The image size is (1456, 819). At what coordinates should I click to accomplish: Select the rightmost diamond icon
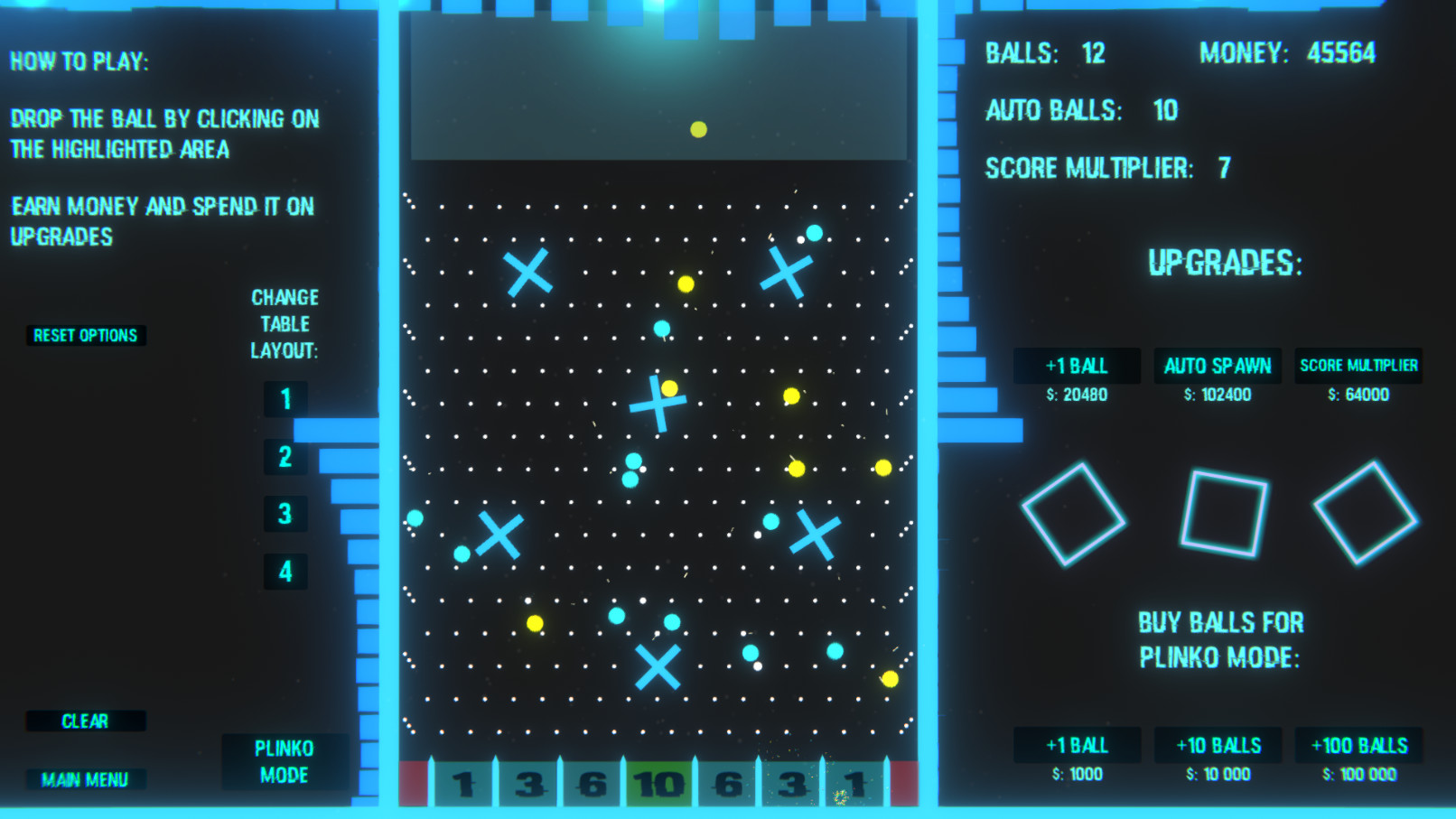click(1364, 510)
